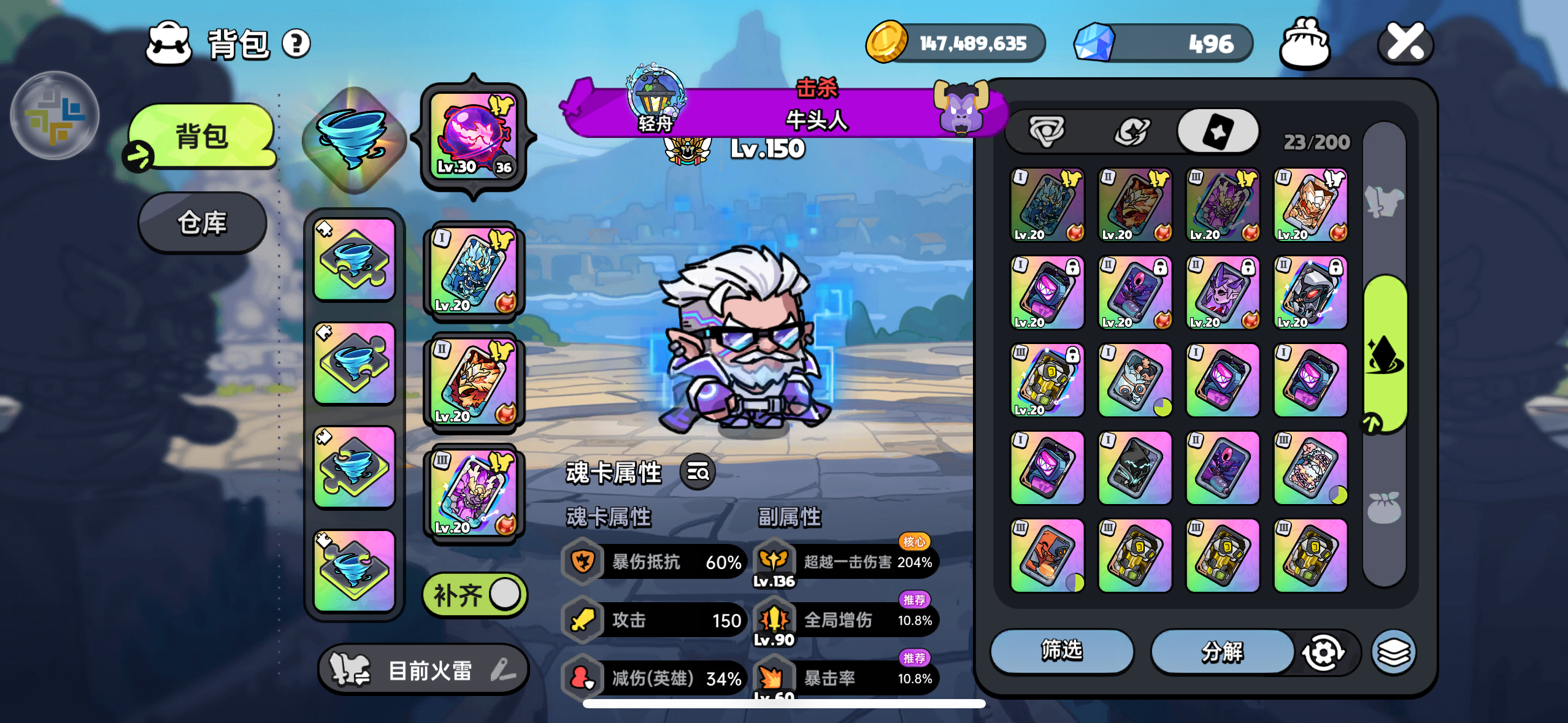Open the money pouch icon
1568x723 pixels.
pyautogui.click(x=1305, y=43)
